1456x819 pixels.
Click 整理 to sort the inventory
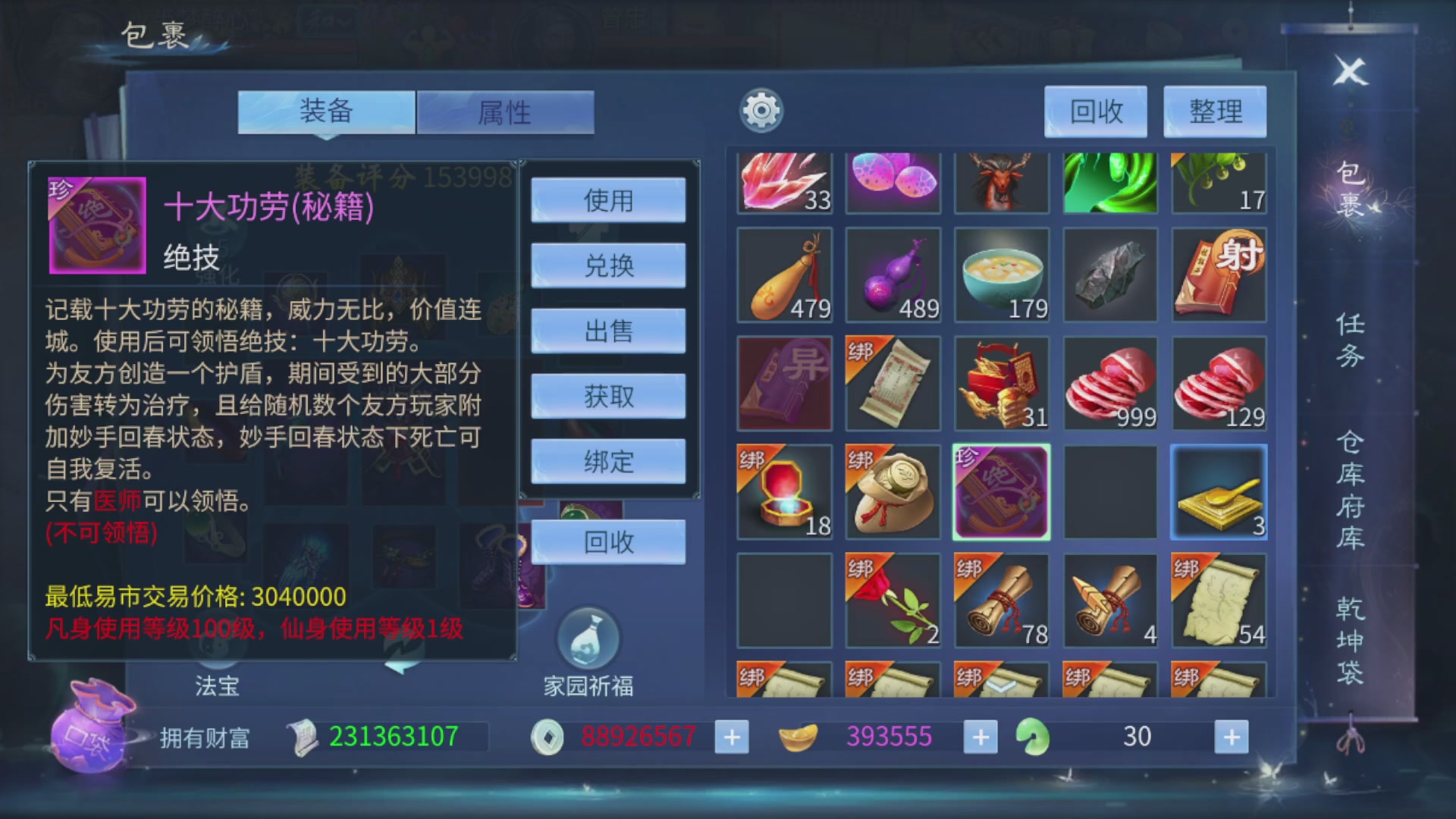pyautogui.click(x=1214, y=112)
